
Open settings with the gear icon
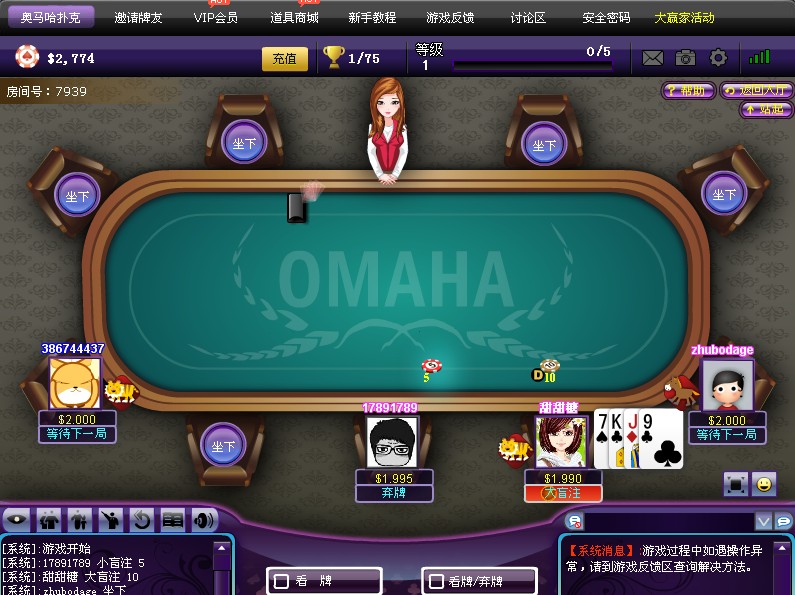[718, 58]
